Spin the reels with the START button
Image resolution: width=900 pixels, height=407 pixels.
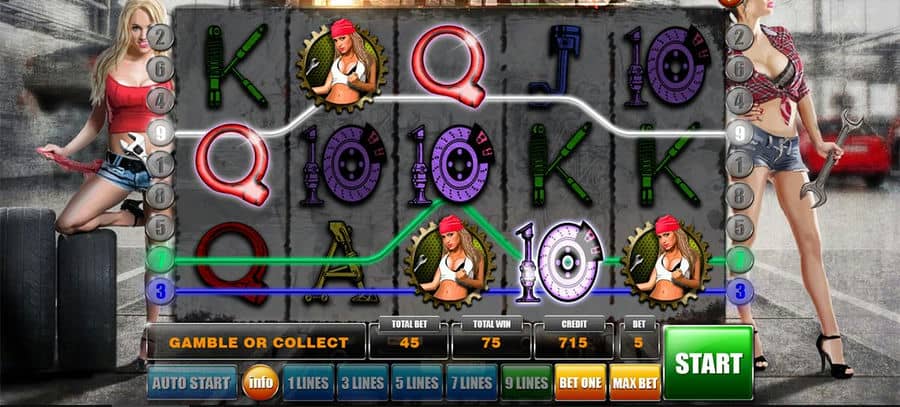coord(707,362)
